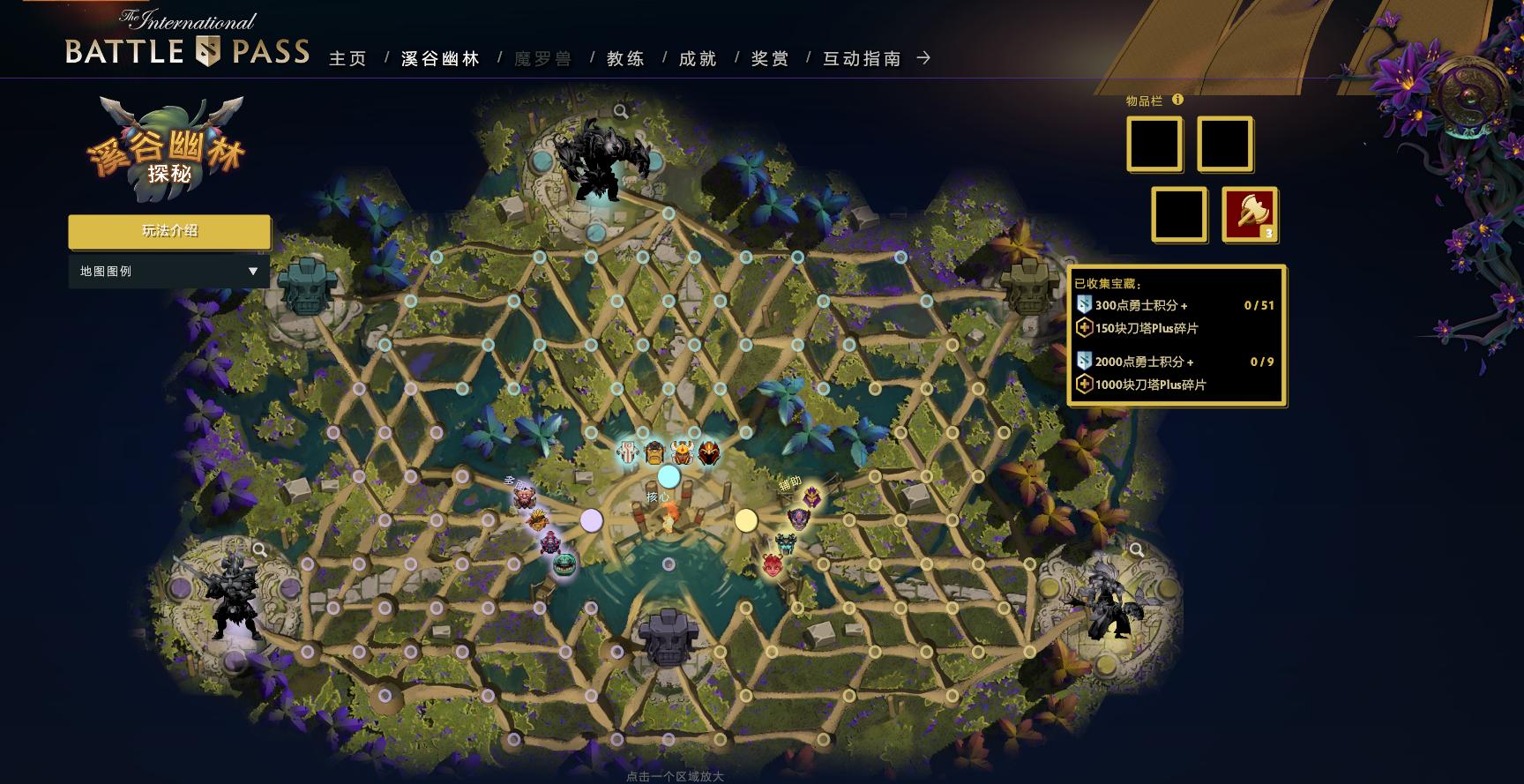
Task: Go to the 主页 home tab
Action: click(347, 59)
